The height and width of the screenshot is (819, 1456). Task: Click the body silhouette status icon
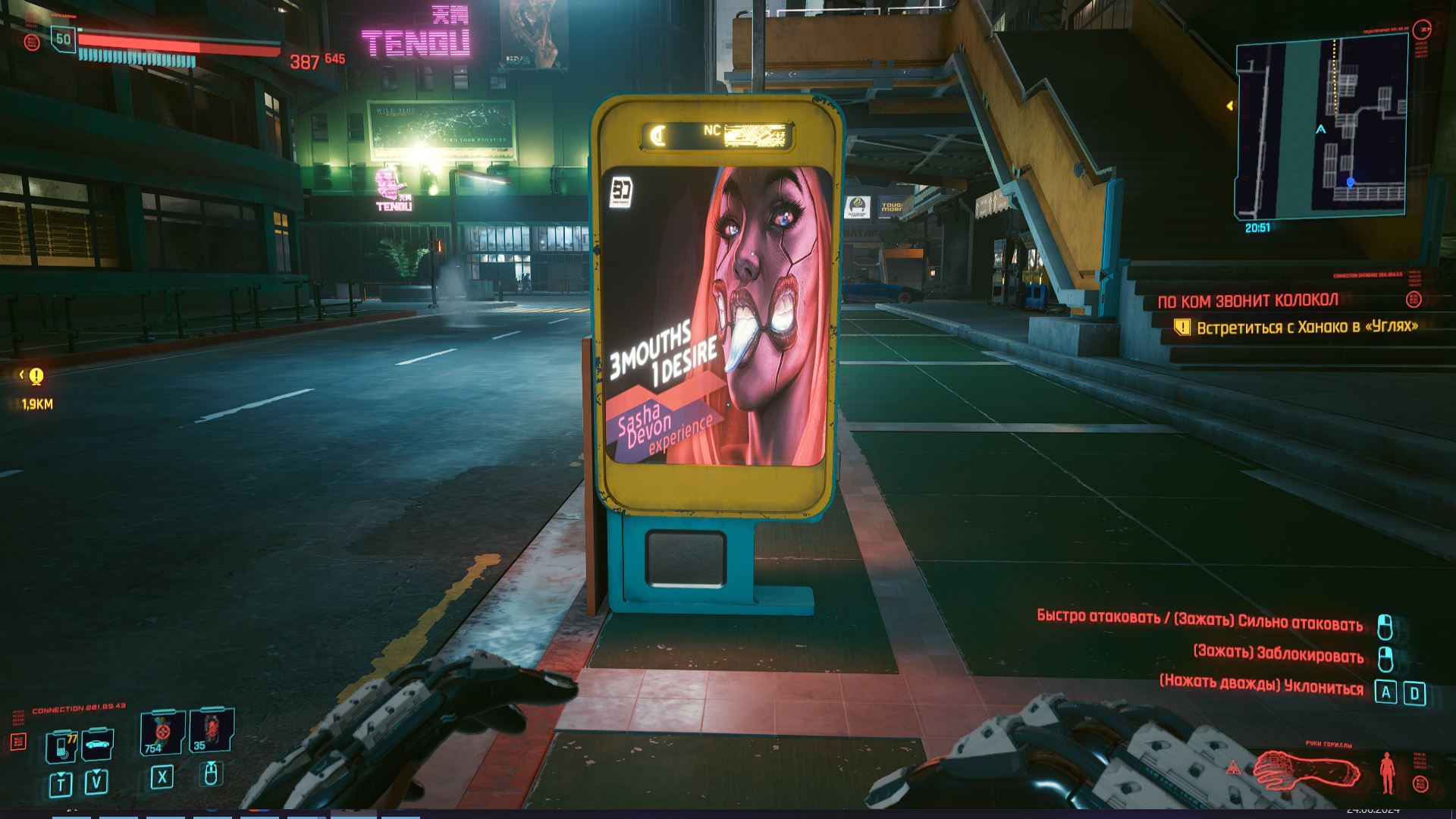pos(1387,773)
